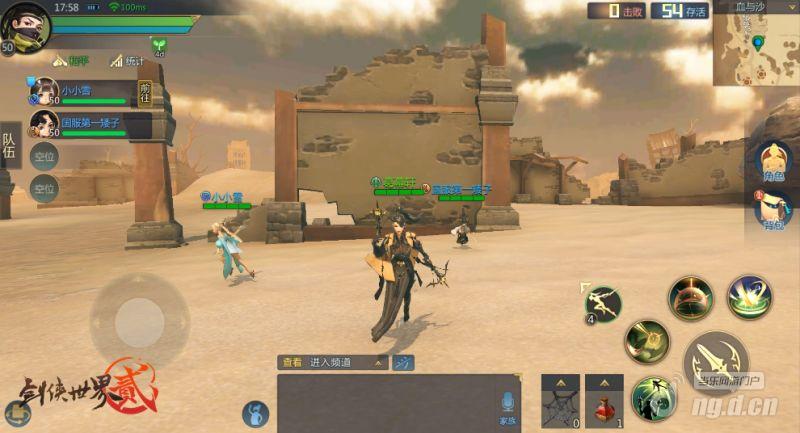Open the 队伍 team tab
This screenshot has height=433, width=800.
tap(9, 148)
